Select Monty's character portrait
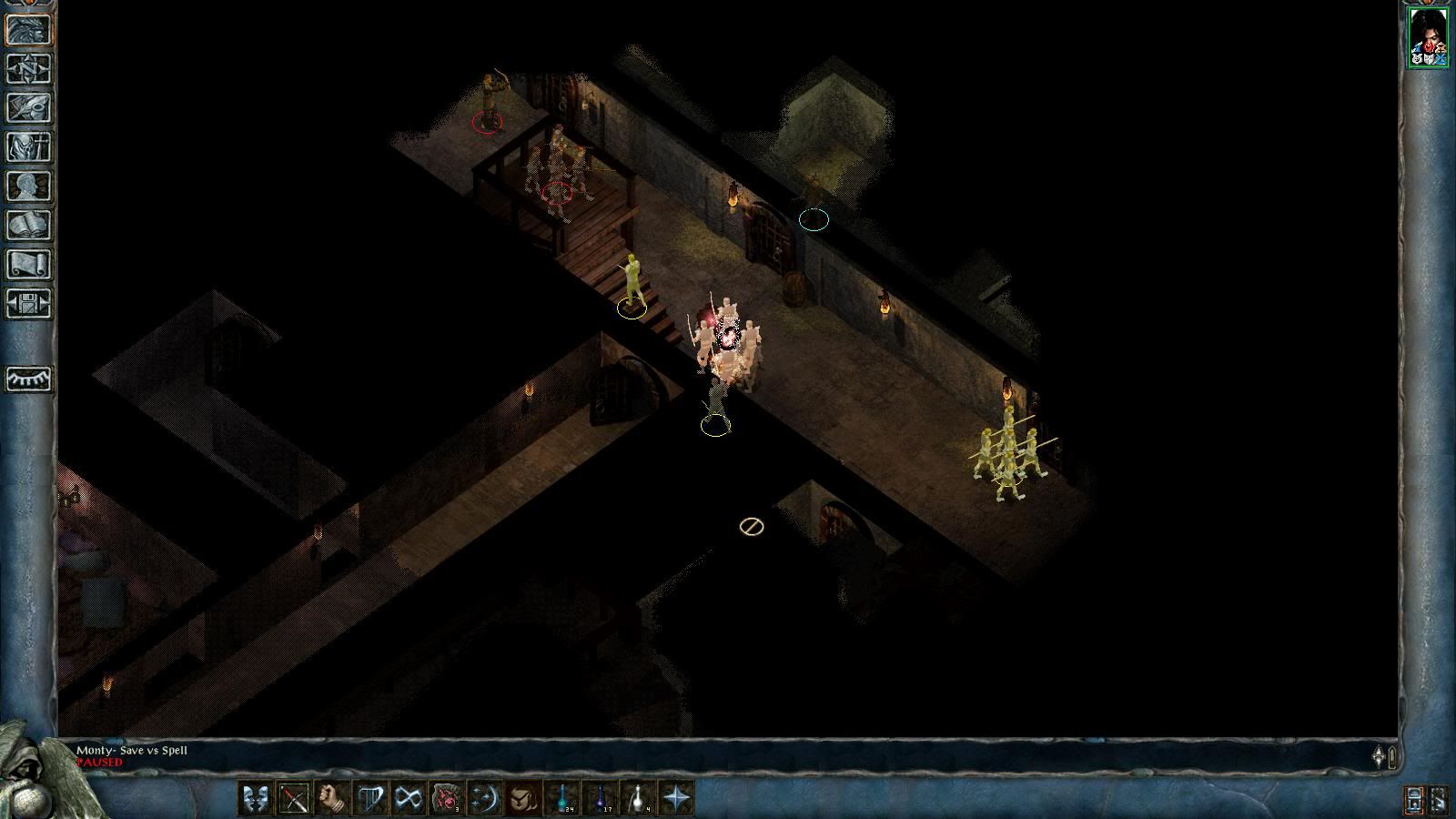This screenshot has height=819, width=1456. click(1428, 37)
